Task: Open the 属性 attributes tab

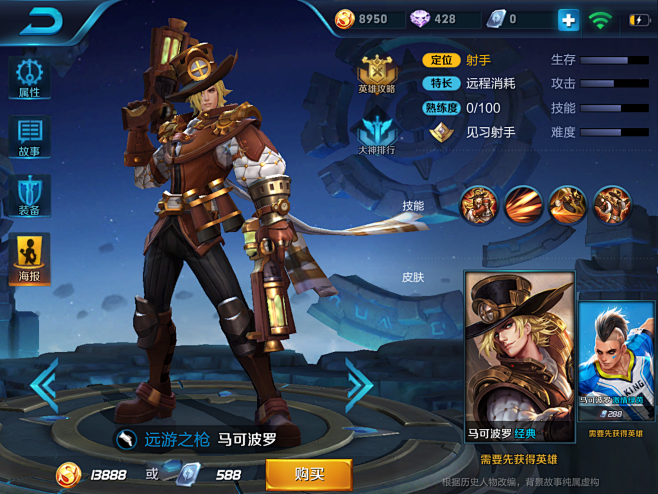Action: tap(29, 78)
